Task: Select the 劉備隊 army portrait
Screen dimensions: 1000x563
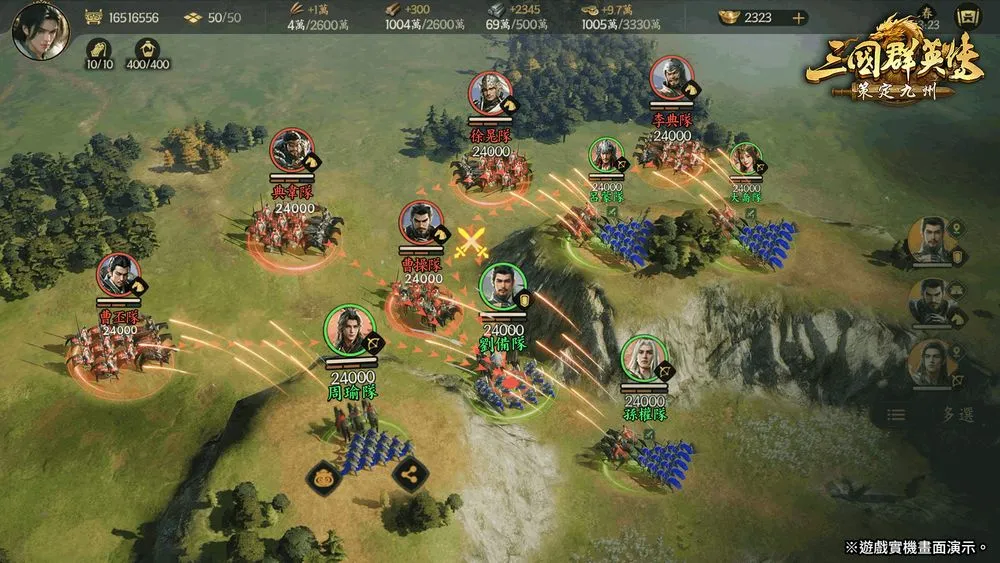Action: click(501, 289)
